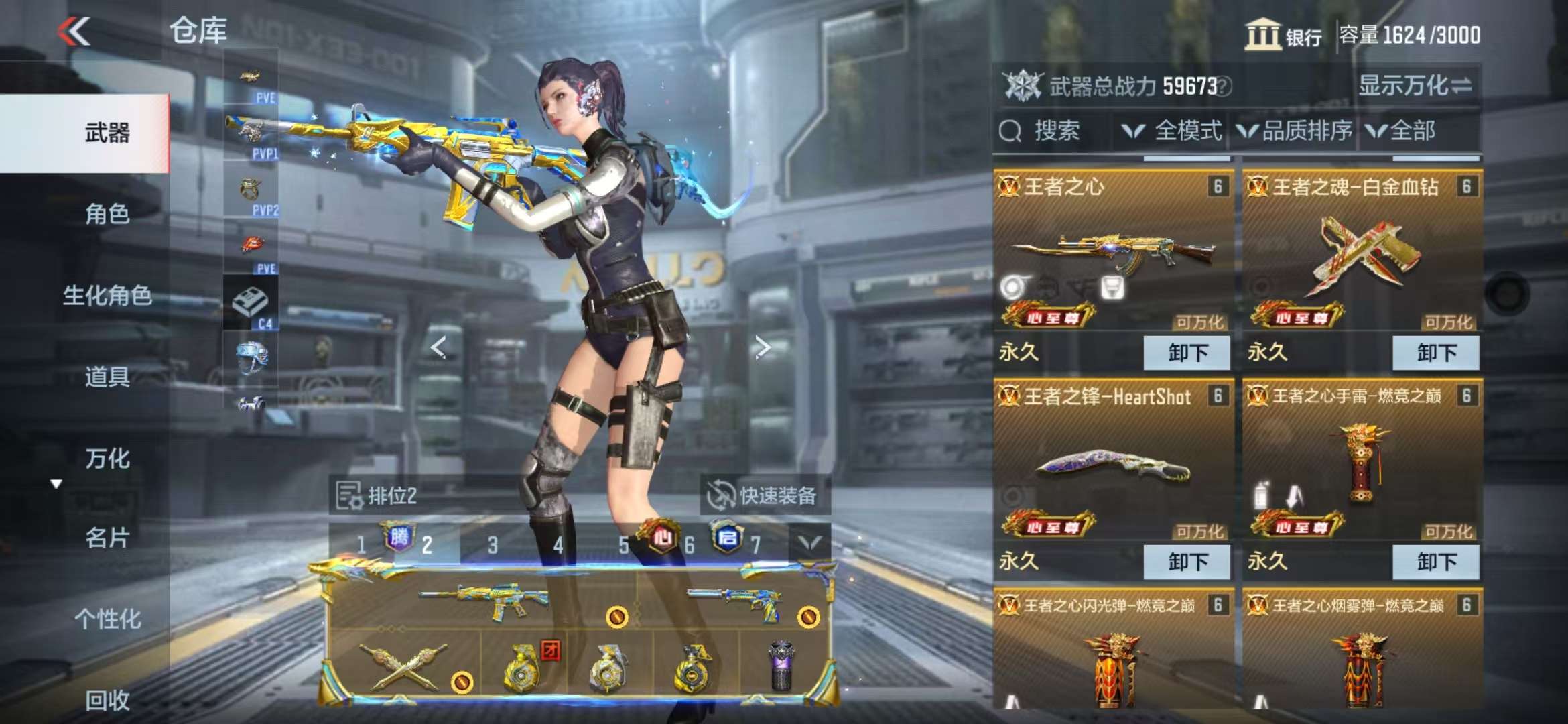The image size is (1568, 724).
Task: Activate 快速装备 quick equip
Action: point(764,496)
